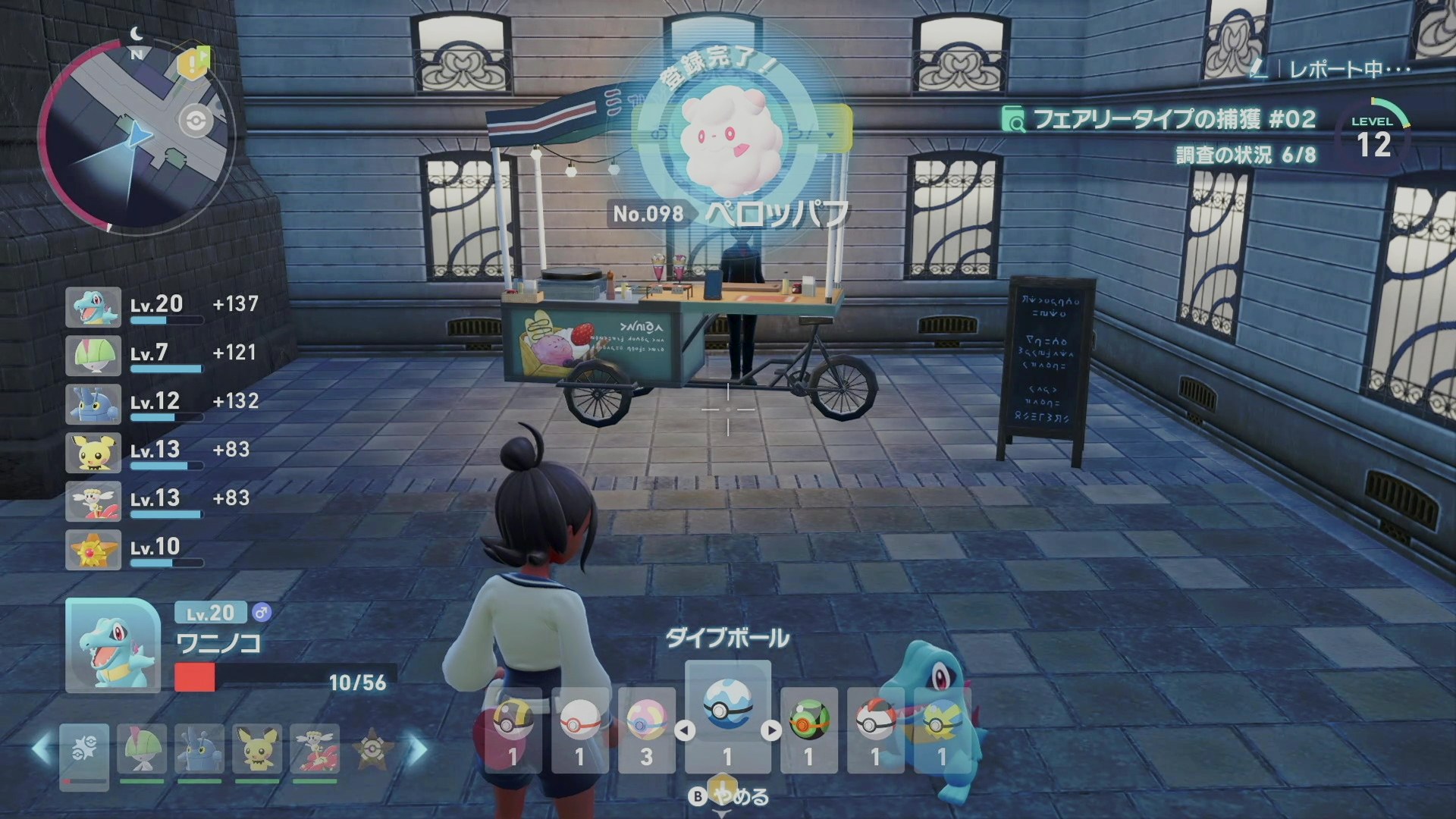Click the right arrow beside the Dive Ball

(x=771, y=730)
